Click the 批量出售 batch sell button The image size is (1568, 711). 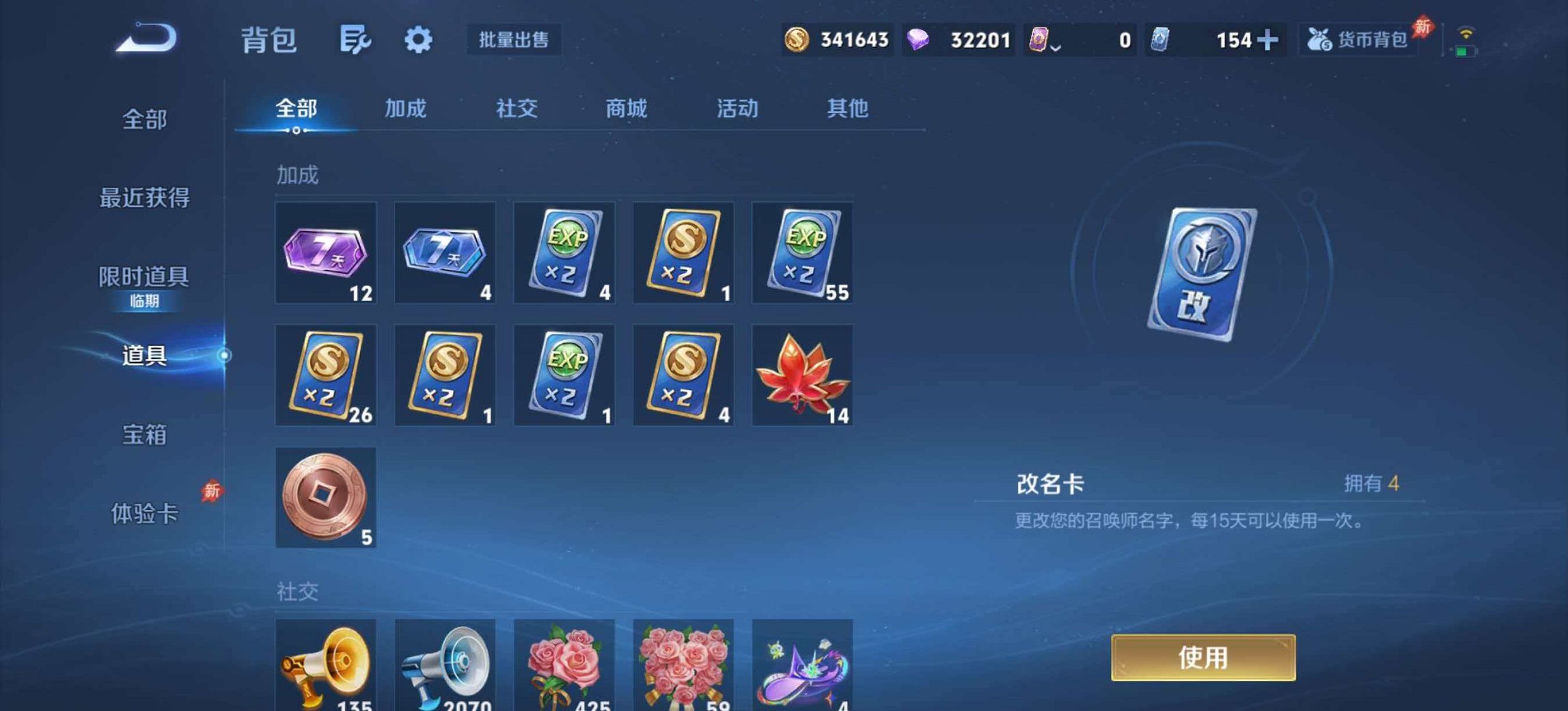pyautogui.click(x=513, y=40)
